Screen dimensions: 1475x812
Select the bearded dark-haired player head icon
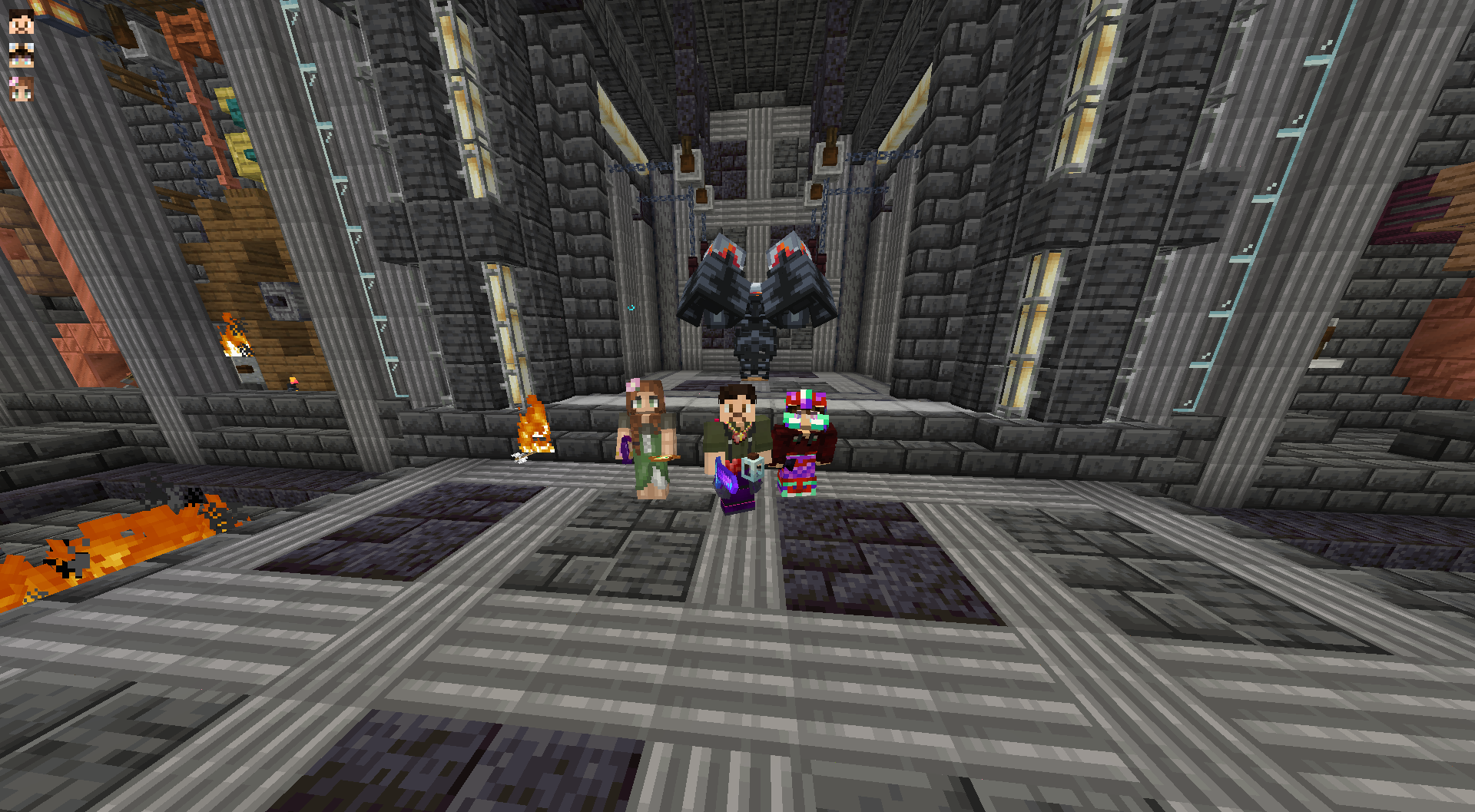[x=21, y=22]
